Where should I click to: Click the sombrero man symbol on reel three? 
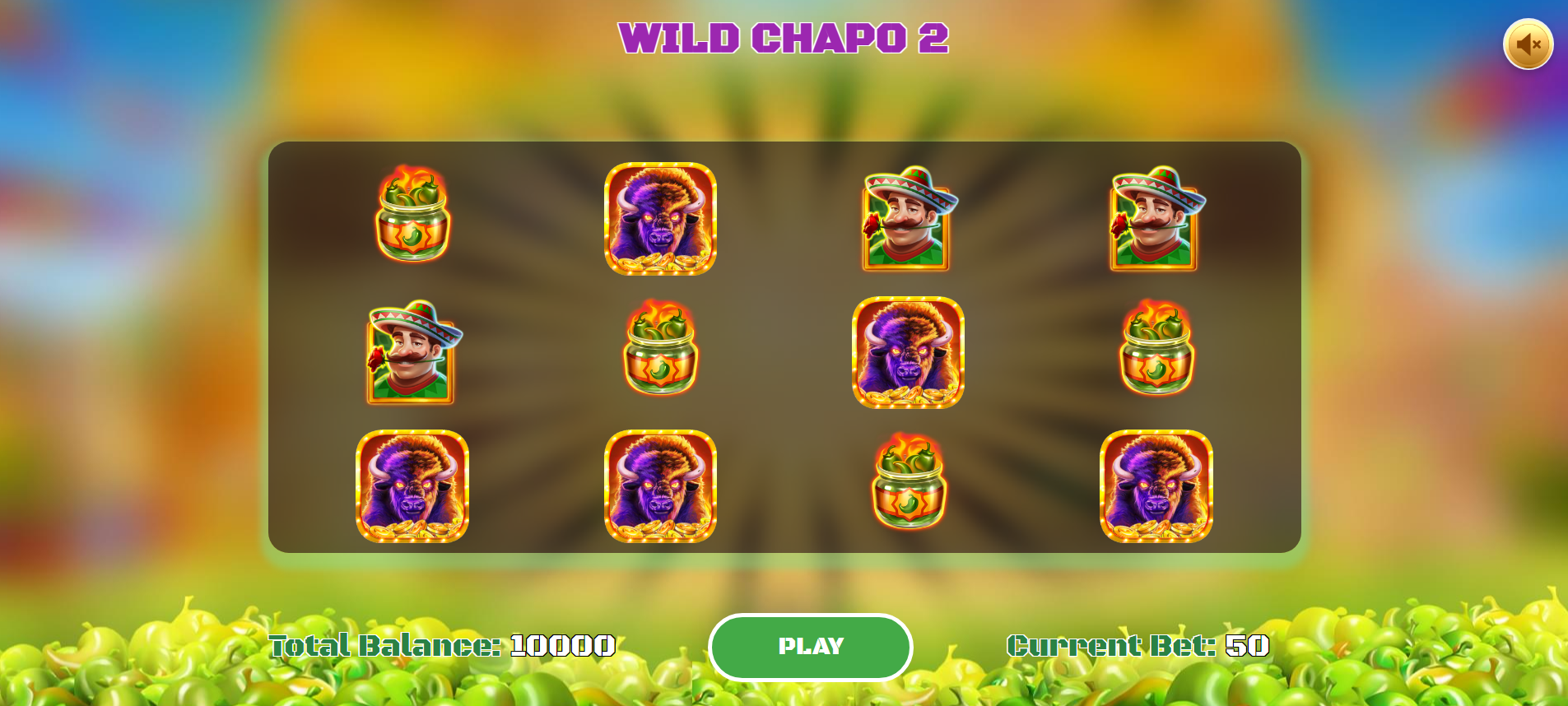pyautogui.click(x=908, y=218)
